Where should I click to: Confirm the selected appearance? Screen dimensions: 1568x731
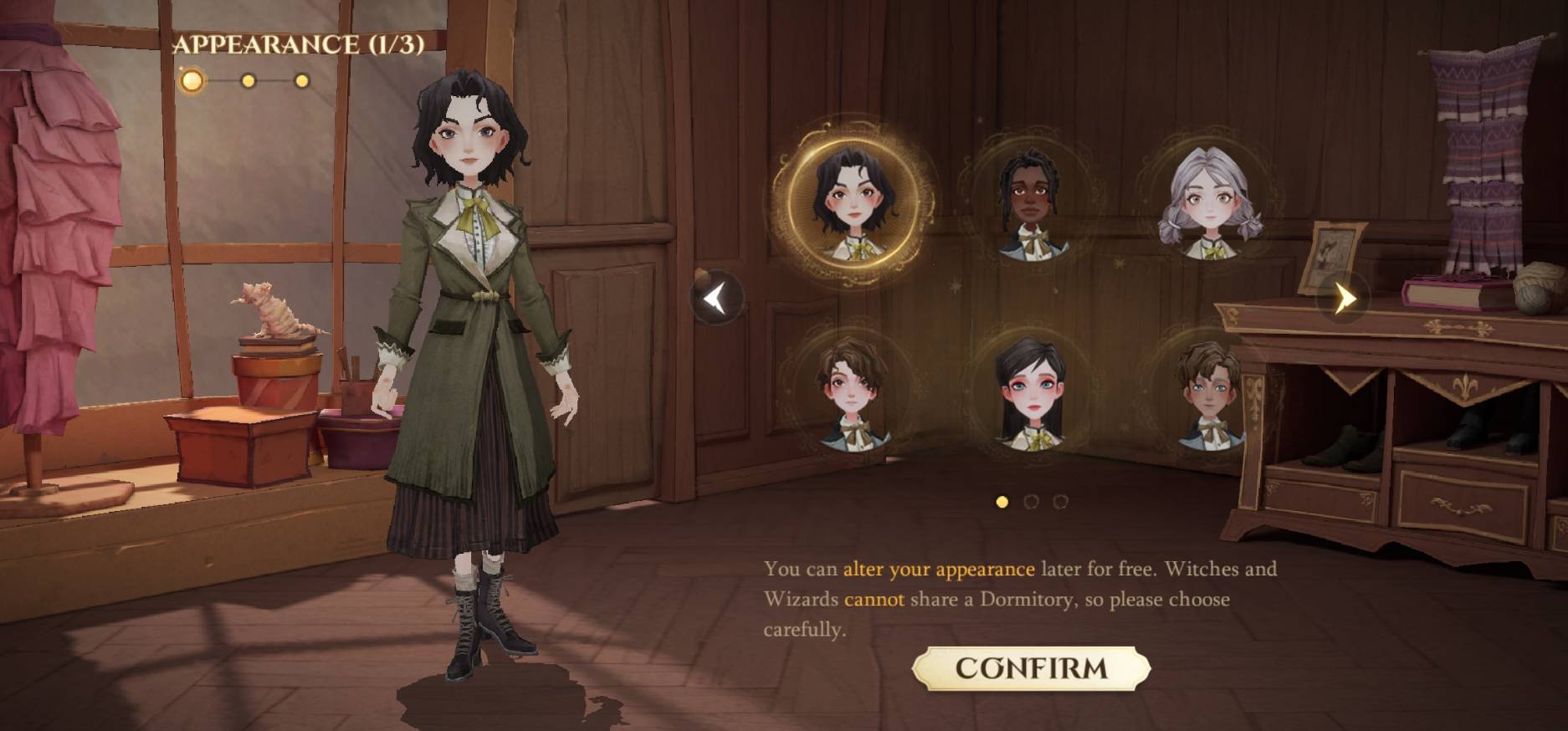[1031, 667]
